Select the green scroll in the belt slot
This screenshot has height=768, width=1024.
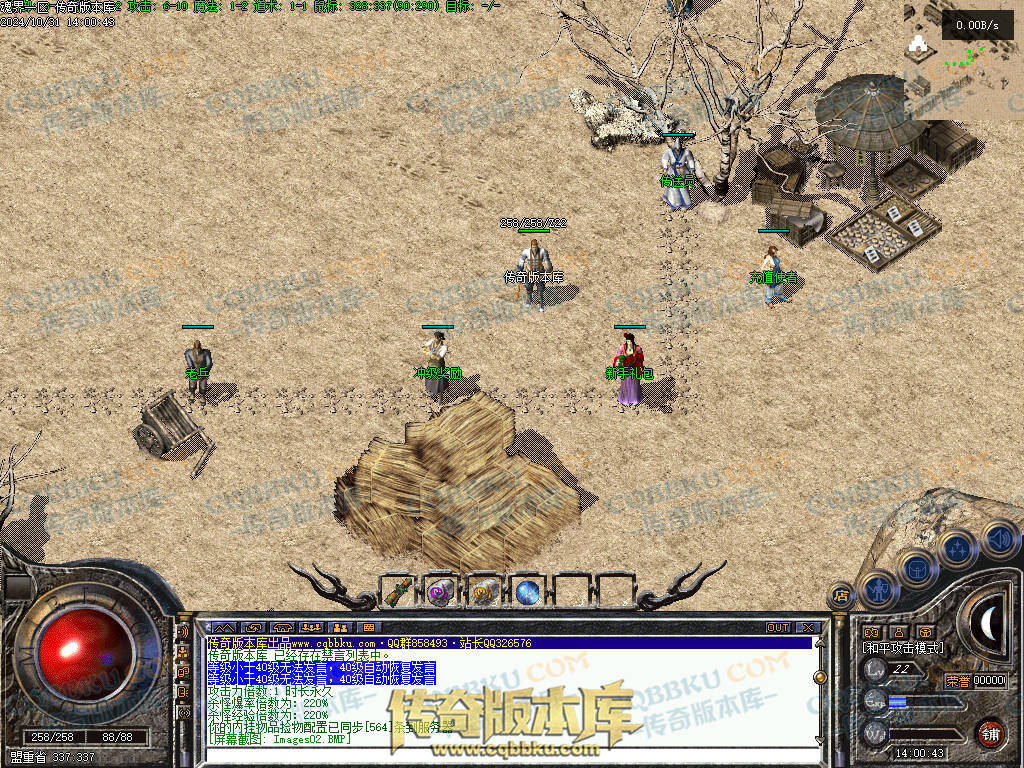point(399,592)
